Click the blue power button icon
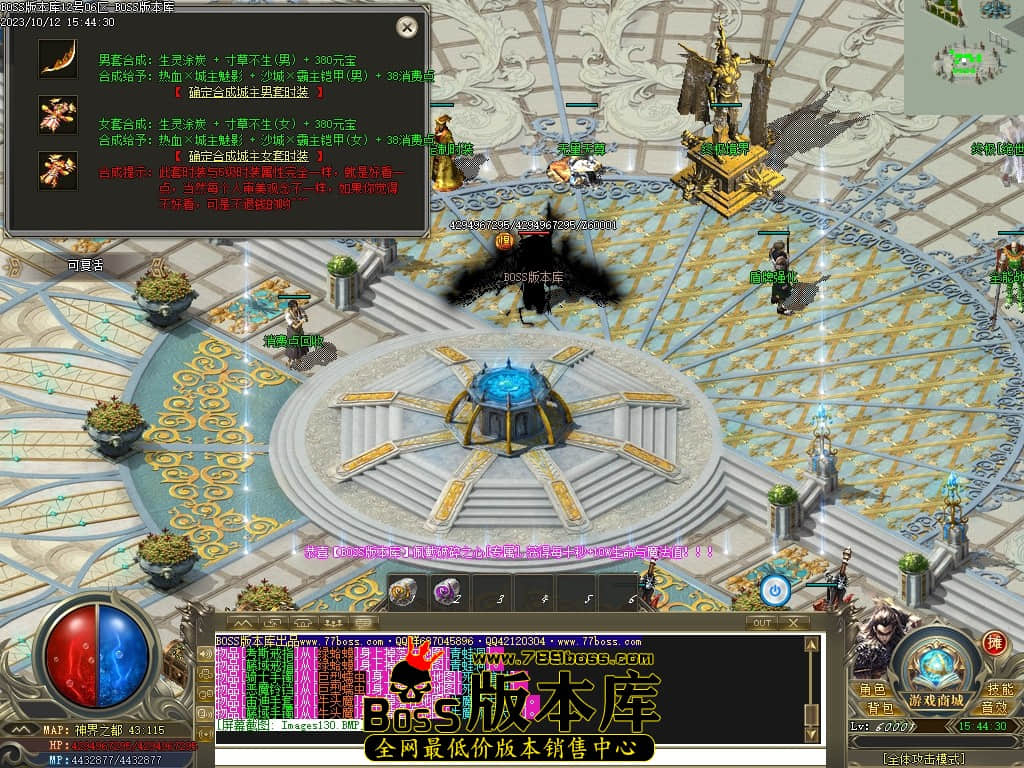Screen dimensions: 1024x768 [774, 591]
